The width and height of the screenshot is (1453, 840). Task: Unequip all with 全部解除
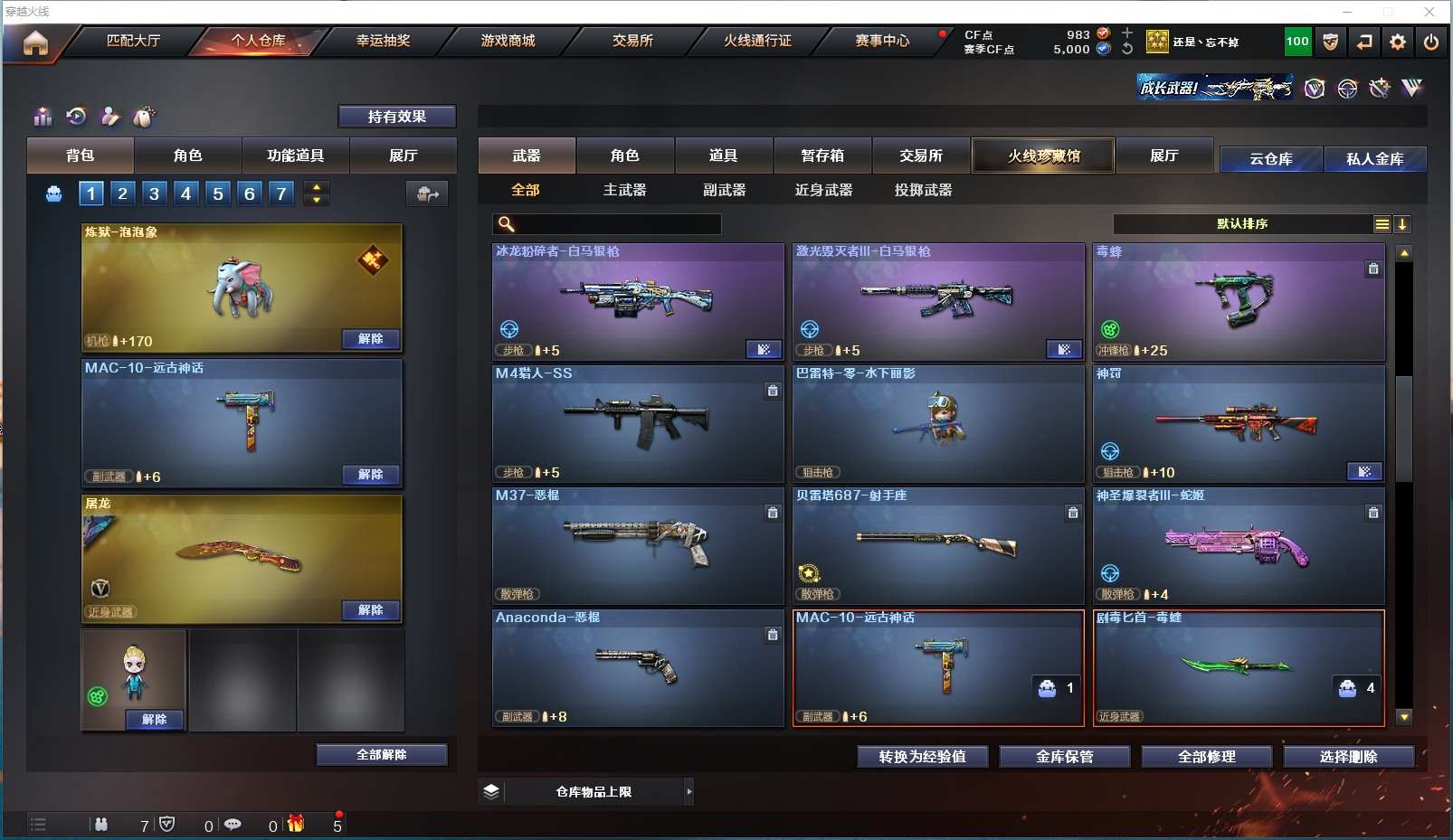tap(381, 755)
